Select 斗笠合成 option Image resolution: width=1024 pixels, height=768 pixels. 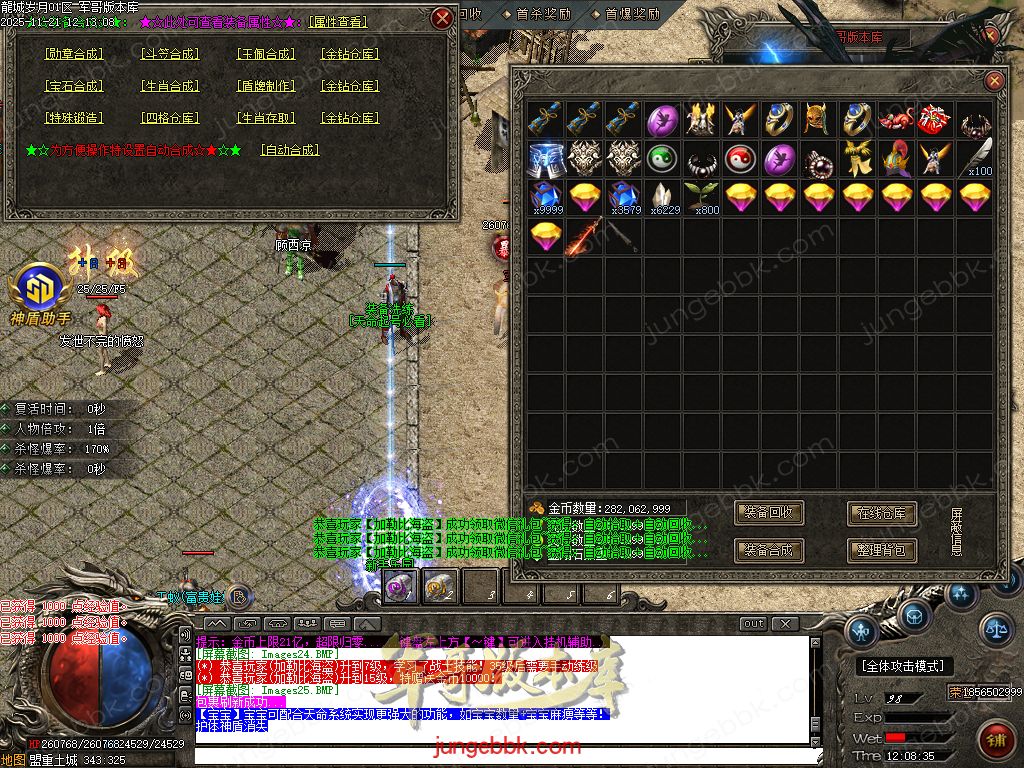click(x=170, y=54)
